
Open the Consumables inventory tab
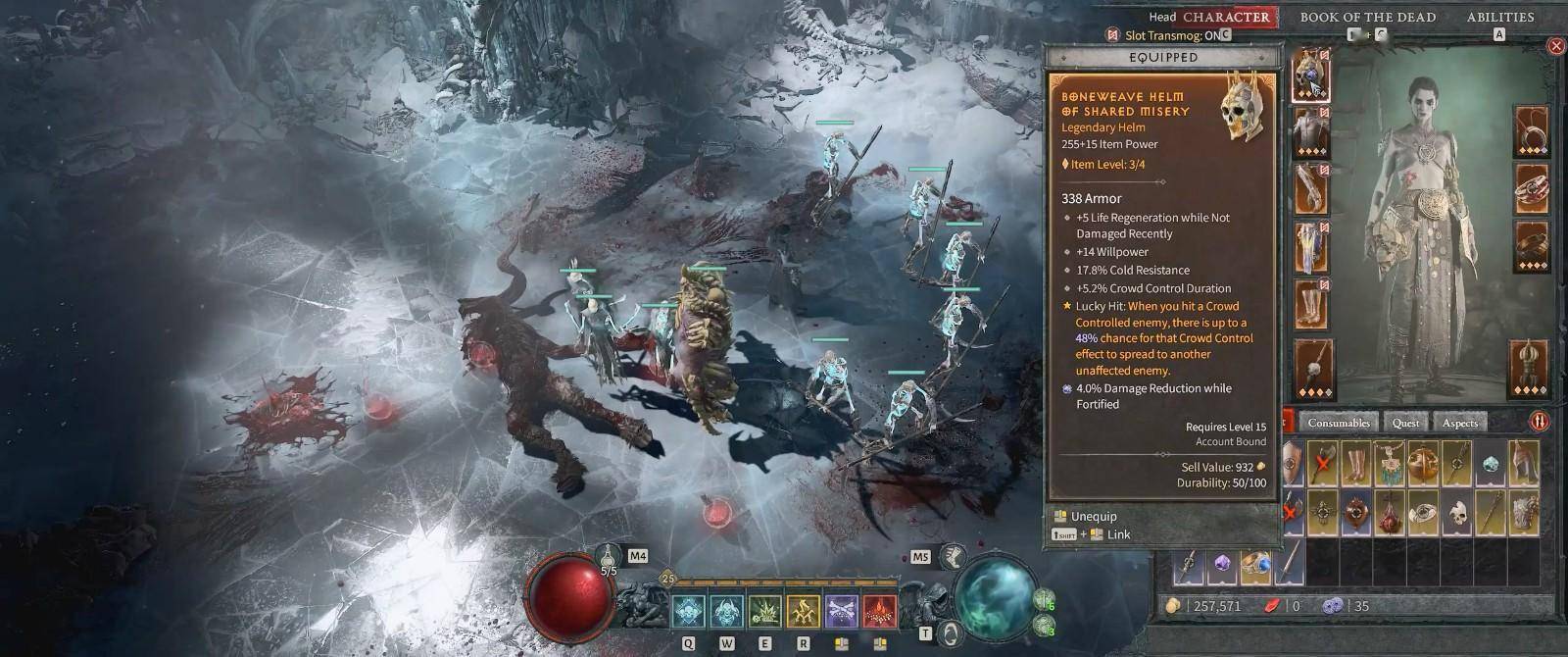click(x=1338, y=423)
